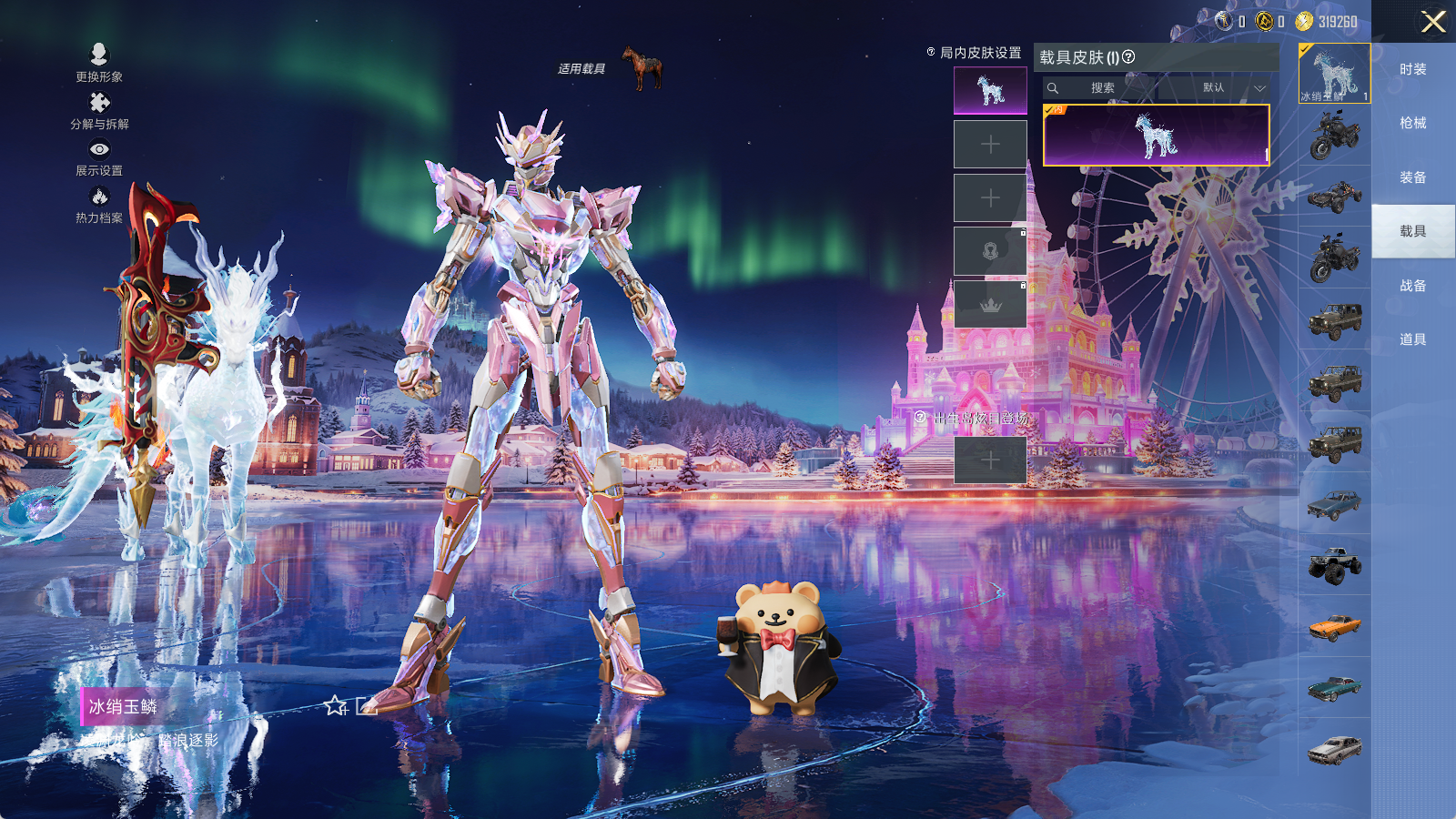The image size is (1456, 819).
Task: Pick the orange car vehicle thumbnail
Action: (x=1334, y=626)
